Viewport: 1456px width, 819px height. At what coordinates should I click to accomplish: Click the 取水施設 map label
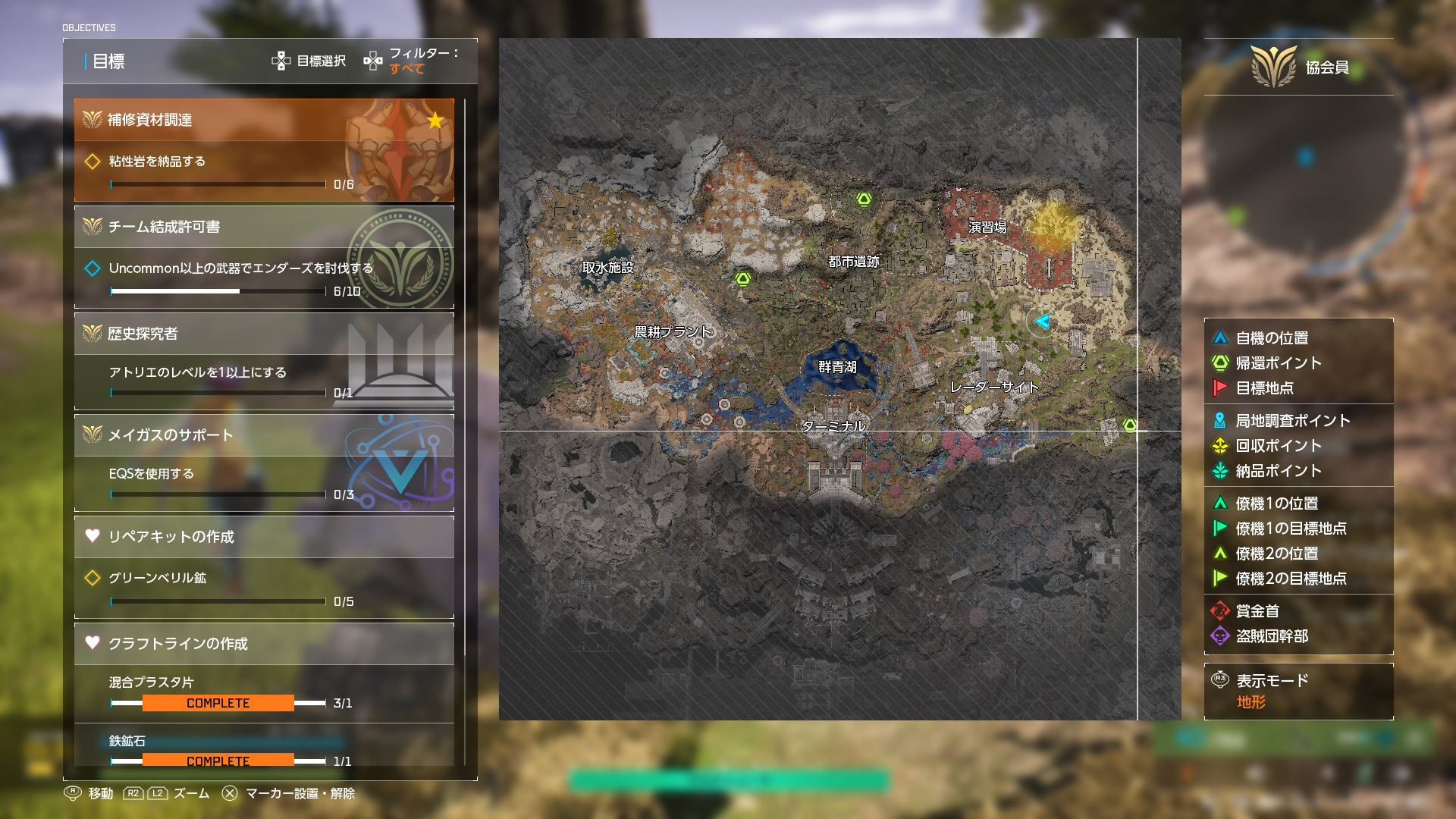pyautogui.click(x=607, y=267)
